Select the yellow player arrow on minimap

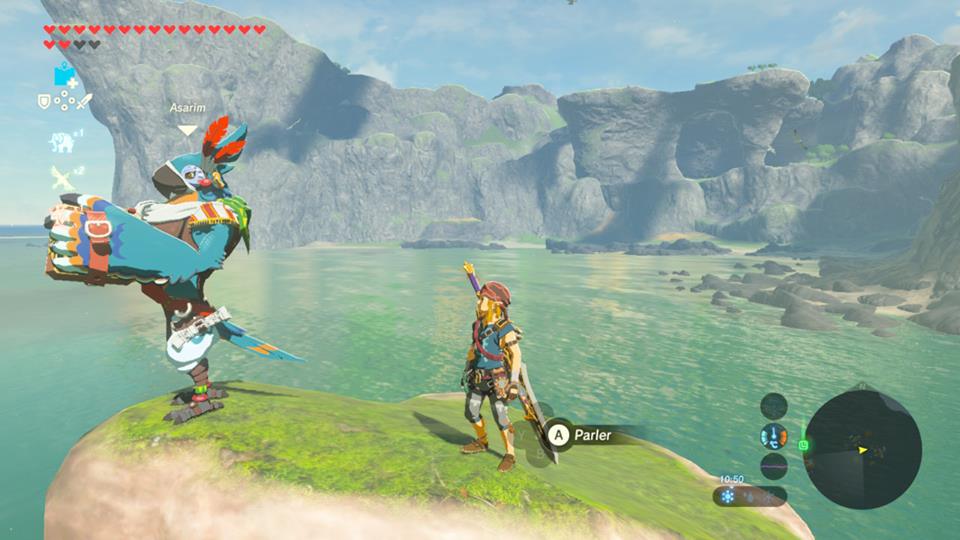tap(862, 450)
